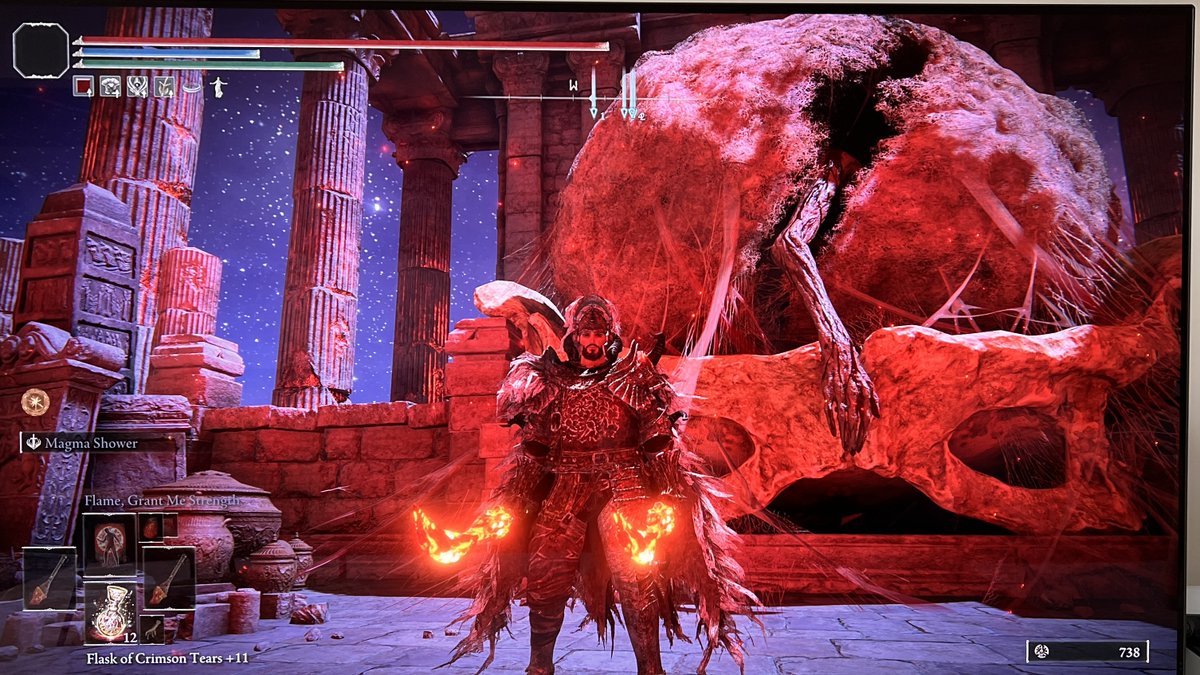1200x675 pixels.
Task: Click the round golden sunburst icon
Action: 35,401
